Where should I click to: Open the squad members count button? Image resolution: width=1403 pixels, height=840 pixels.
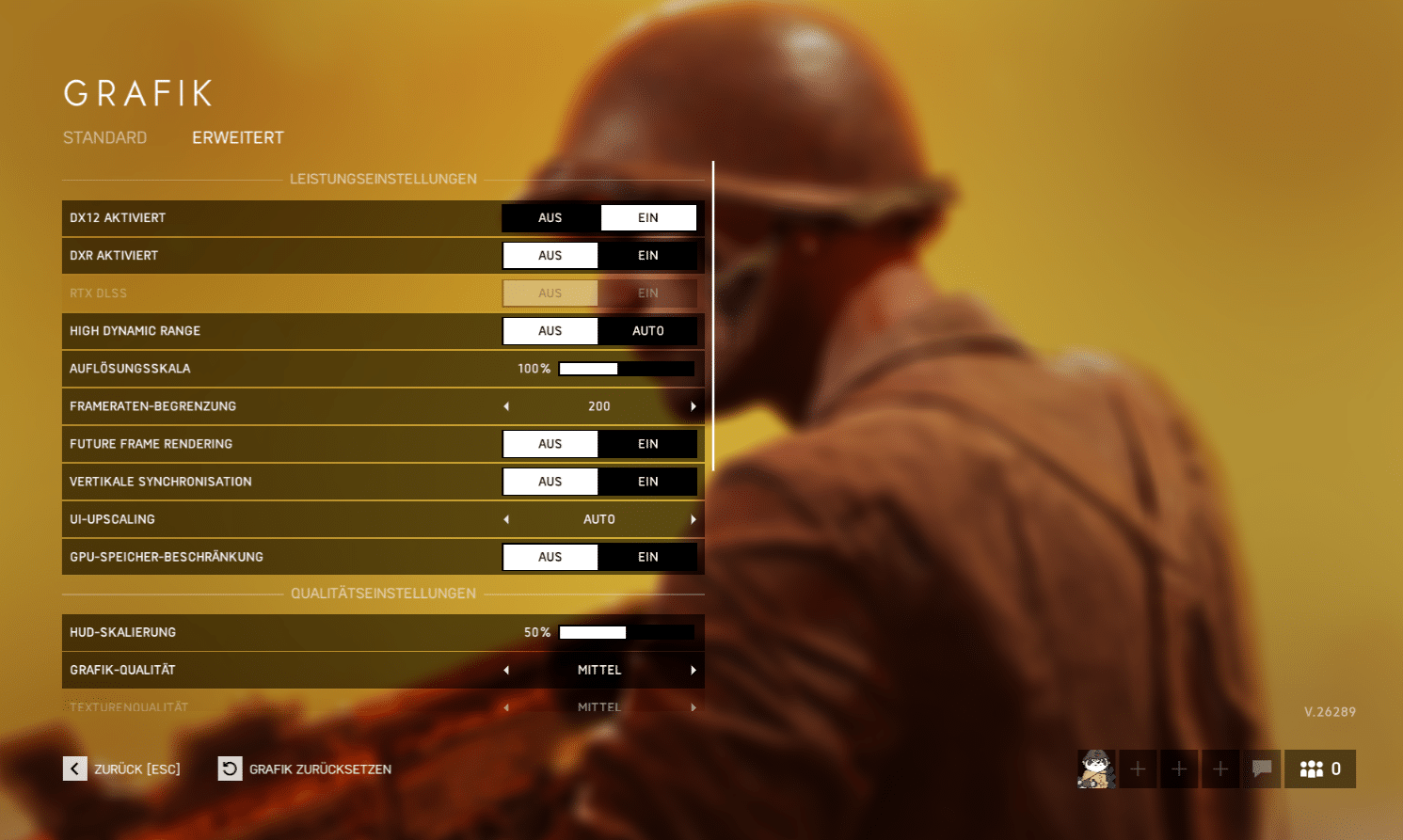1319,769
